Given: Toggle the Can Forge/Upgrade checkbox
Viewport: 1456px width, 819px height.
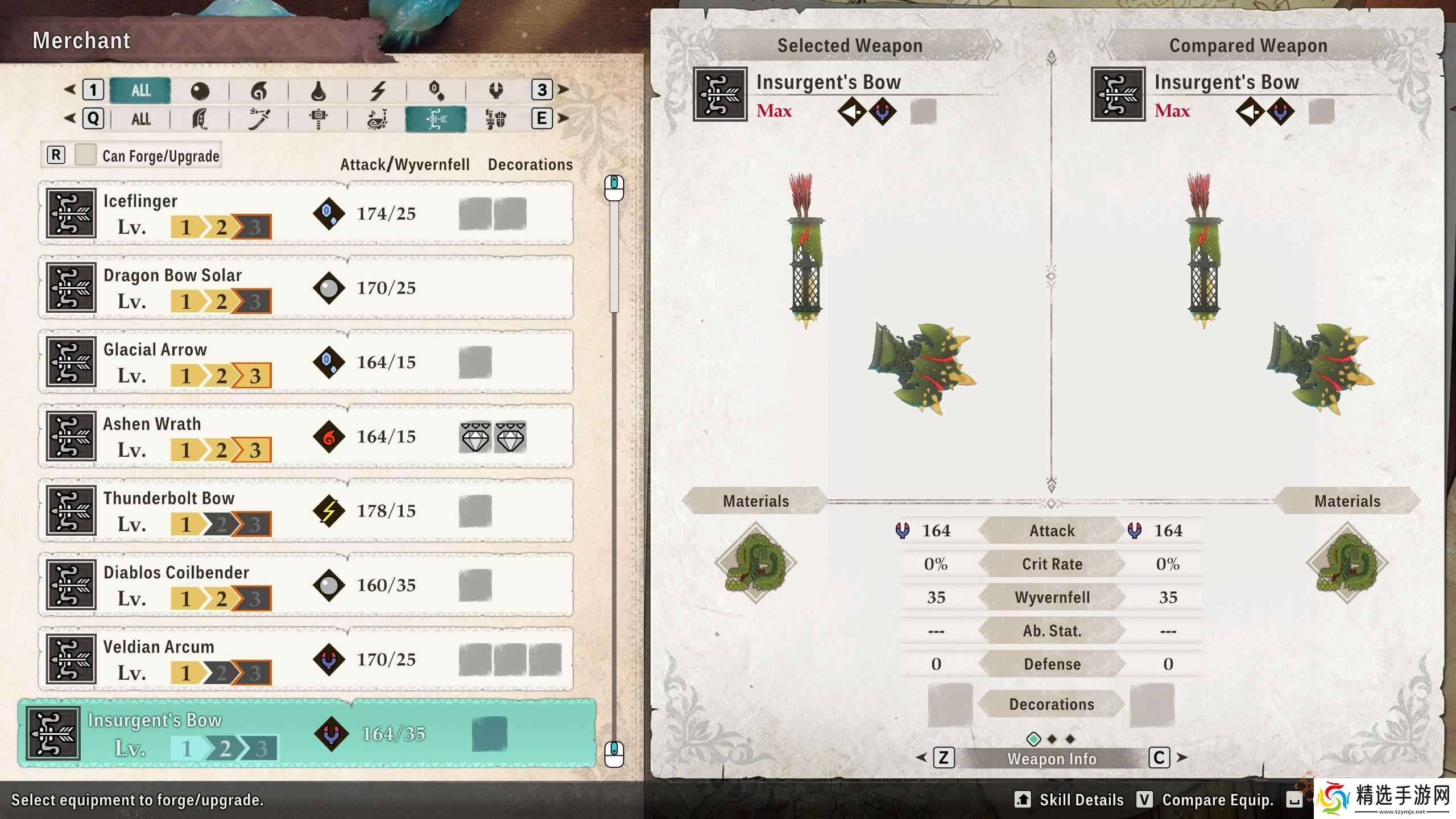Looking at the screenshot, I should tap(86, 155).
